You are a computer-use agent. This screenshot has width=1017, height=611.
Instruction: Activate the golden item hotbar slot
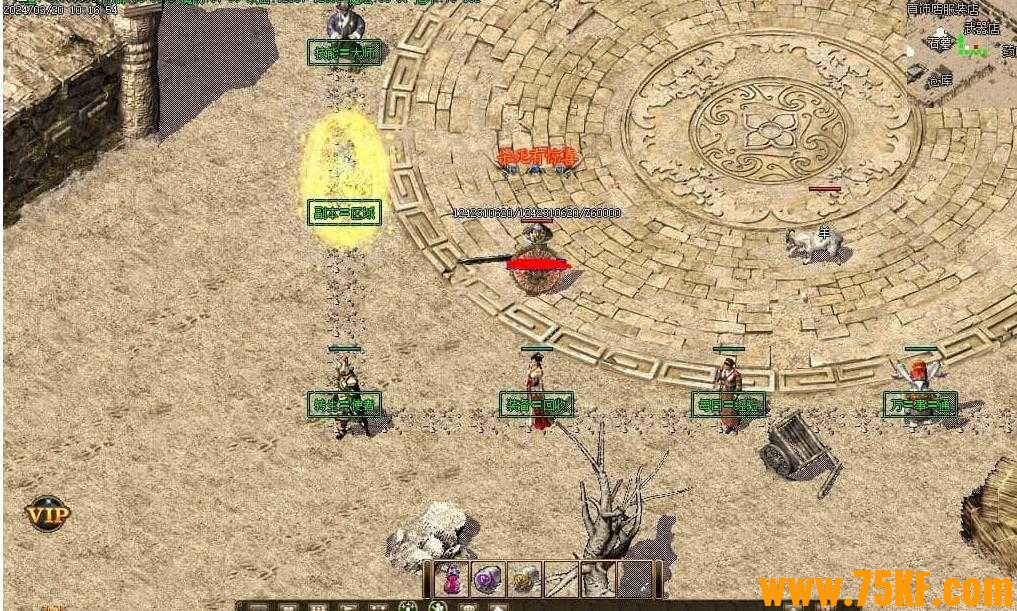pos(523,579)
